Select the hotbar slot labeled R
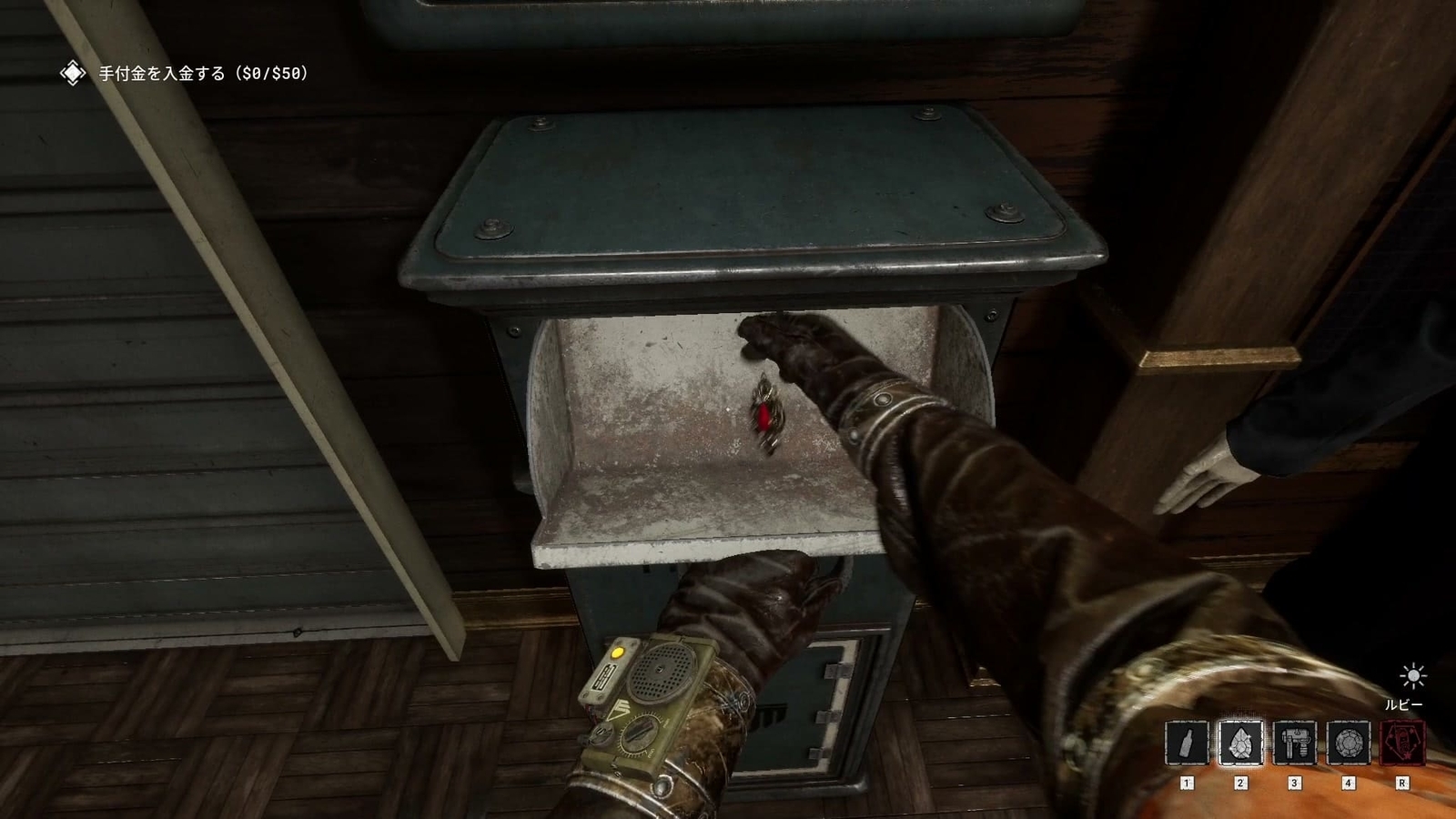The image size is (1456, 819). [1402, 781]
